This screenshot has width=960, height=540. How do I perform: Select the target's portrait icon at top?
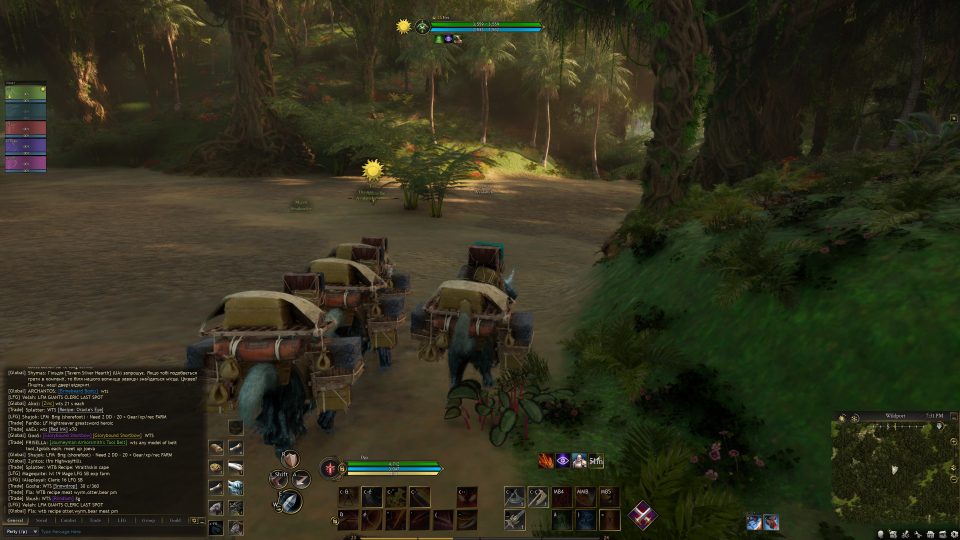424,26
